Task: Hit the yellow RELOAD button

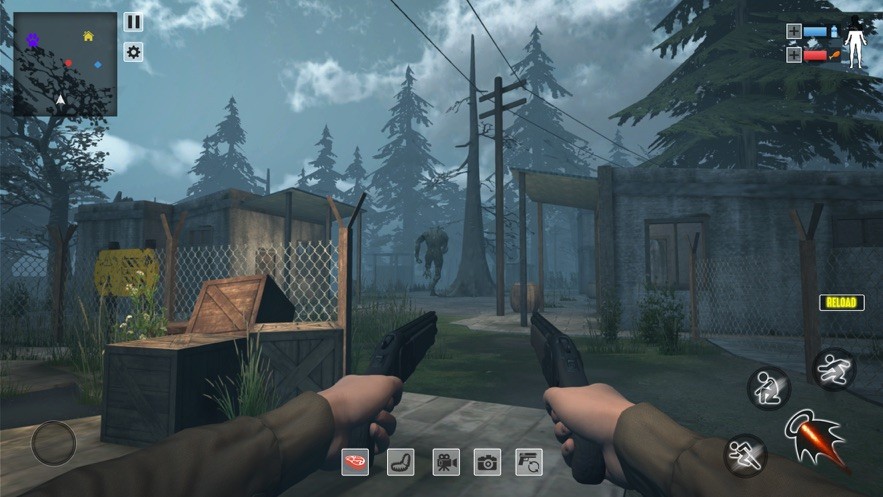Action: click(x=841, y=302)
